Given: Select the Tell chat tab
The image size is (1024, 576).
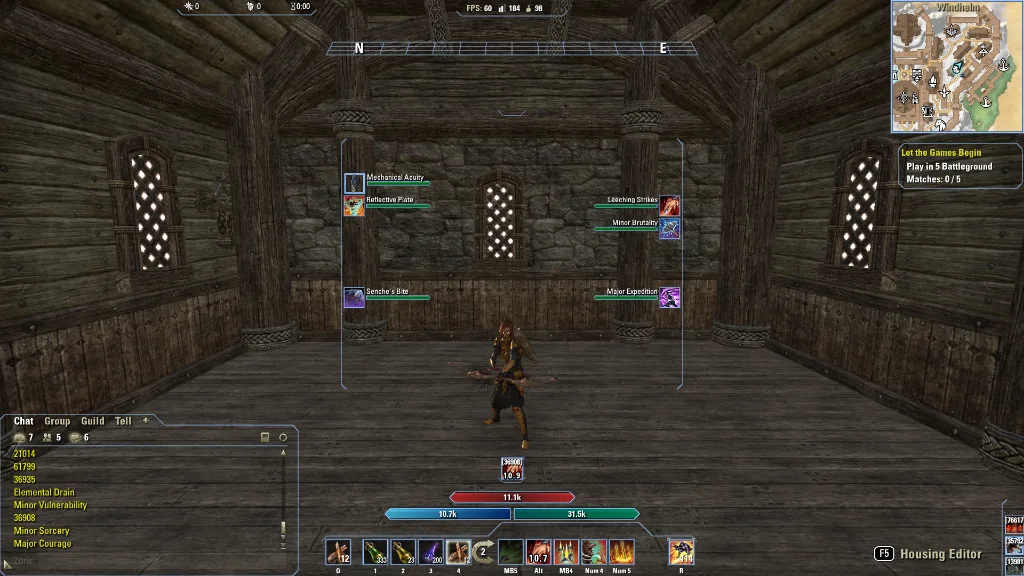Looking at the screenshot, I should [123, 421].
